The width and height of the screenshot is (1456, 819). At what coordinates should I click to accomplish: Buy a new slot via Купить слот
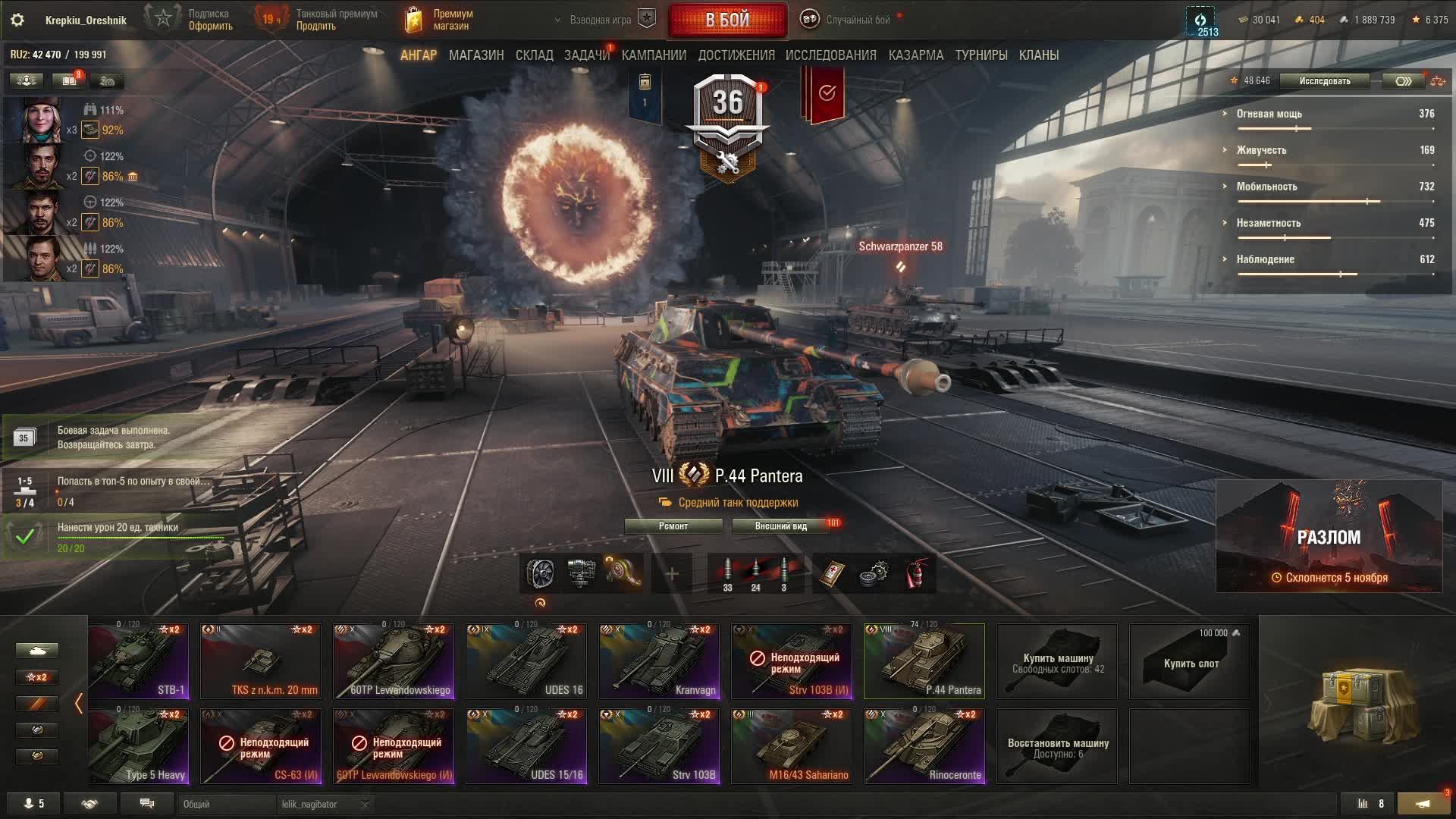1189,661
